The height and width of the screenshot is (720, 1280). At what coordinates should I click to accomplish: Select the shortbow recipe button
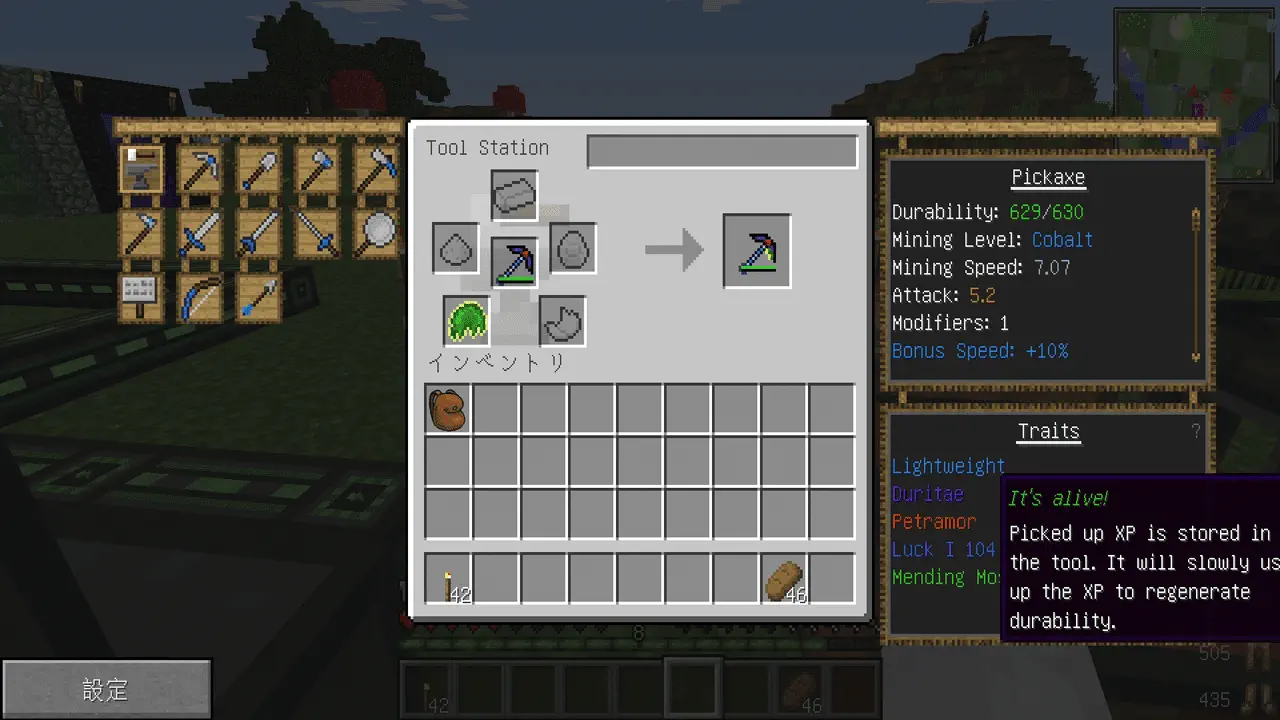[201, 297]
